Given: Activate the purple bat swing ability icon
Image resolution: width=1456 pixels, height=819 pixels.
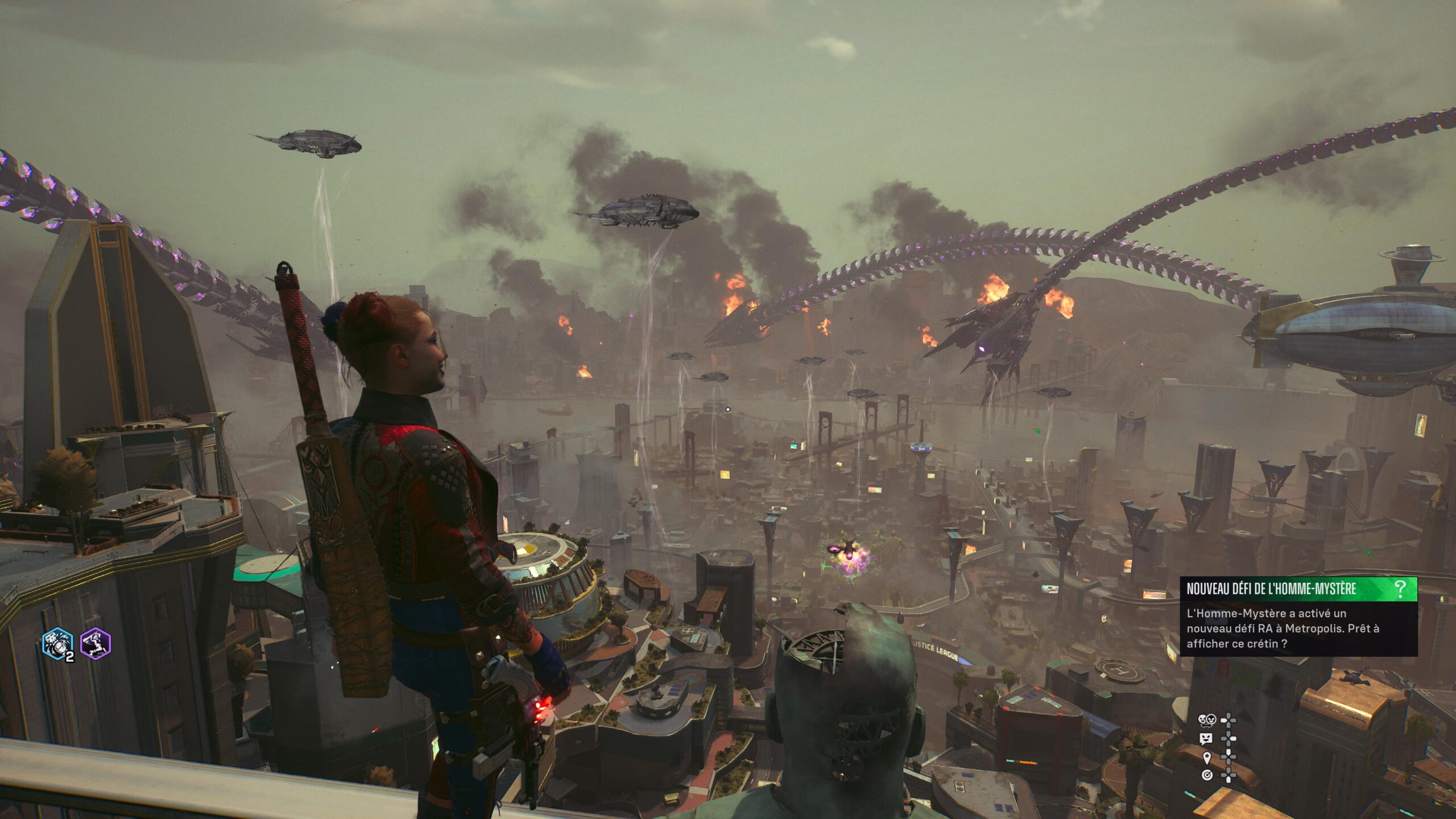Looking at the screenshot, I should click(x=96, y=644).
